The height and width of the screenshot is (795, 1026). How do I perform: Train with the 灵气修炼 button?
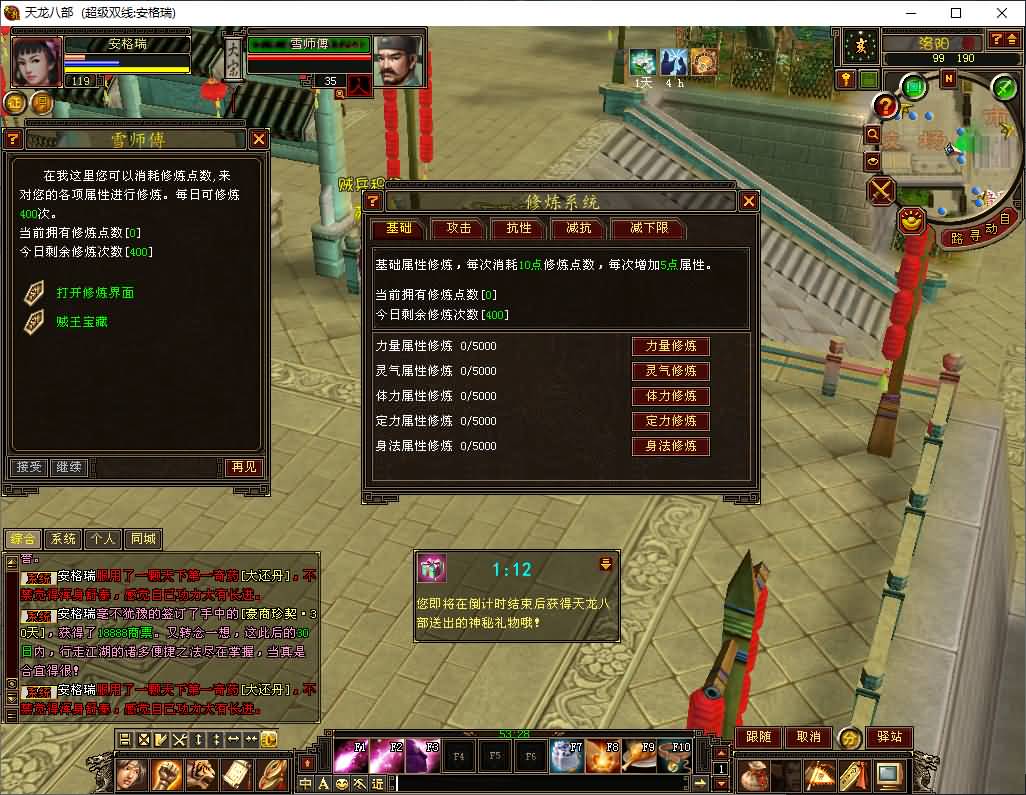click(x=670, y=371)
